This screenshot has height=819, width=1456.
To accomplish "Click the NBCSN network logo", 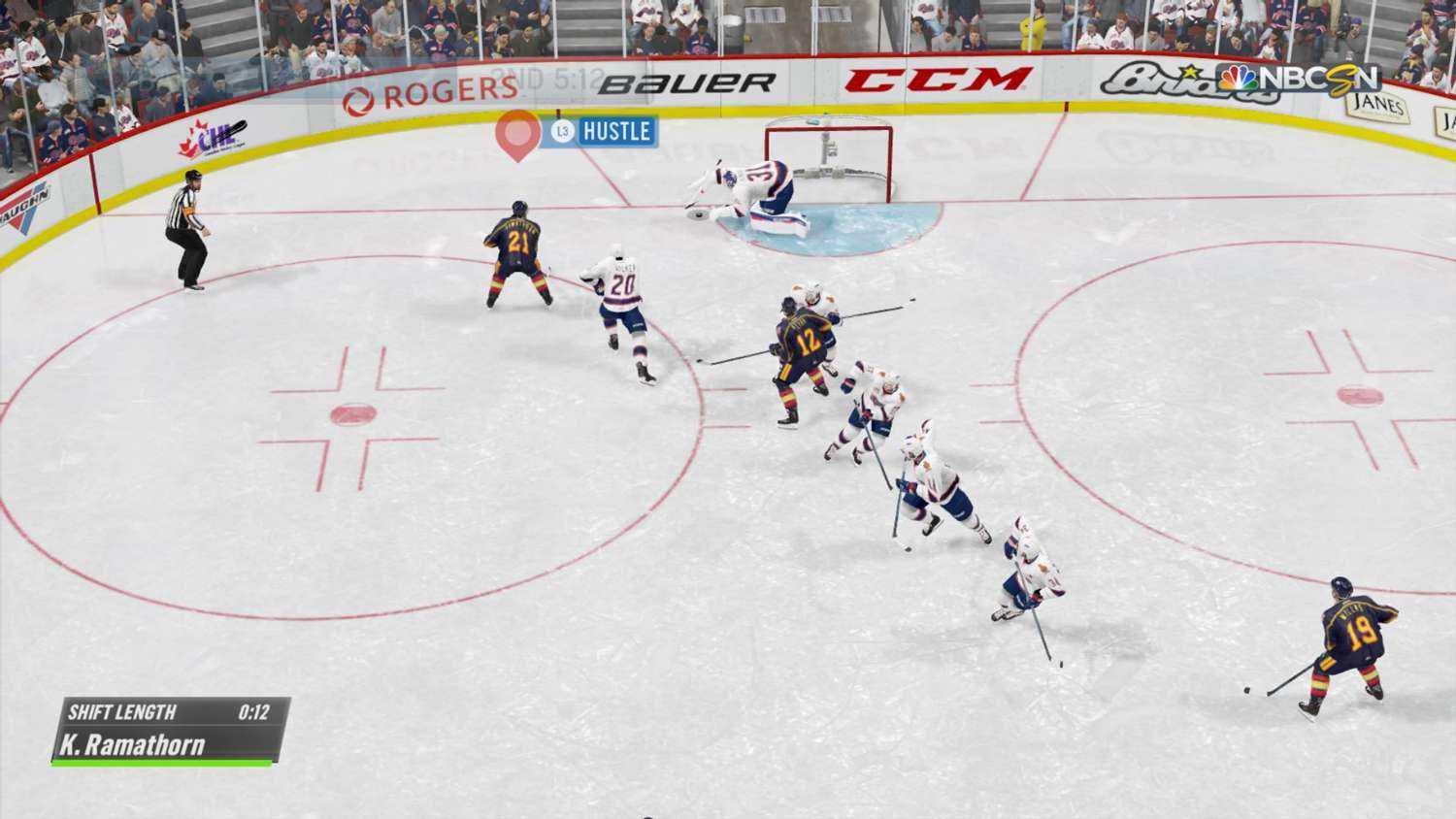I will point(1299,79).
